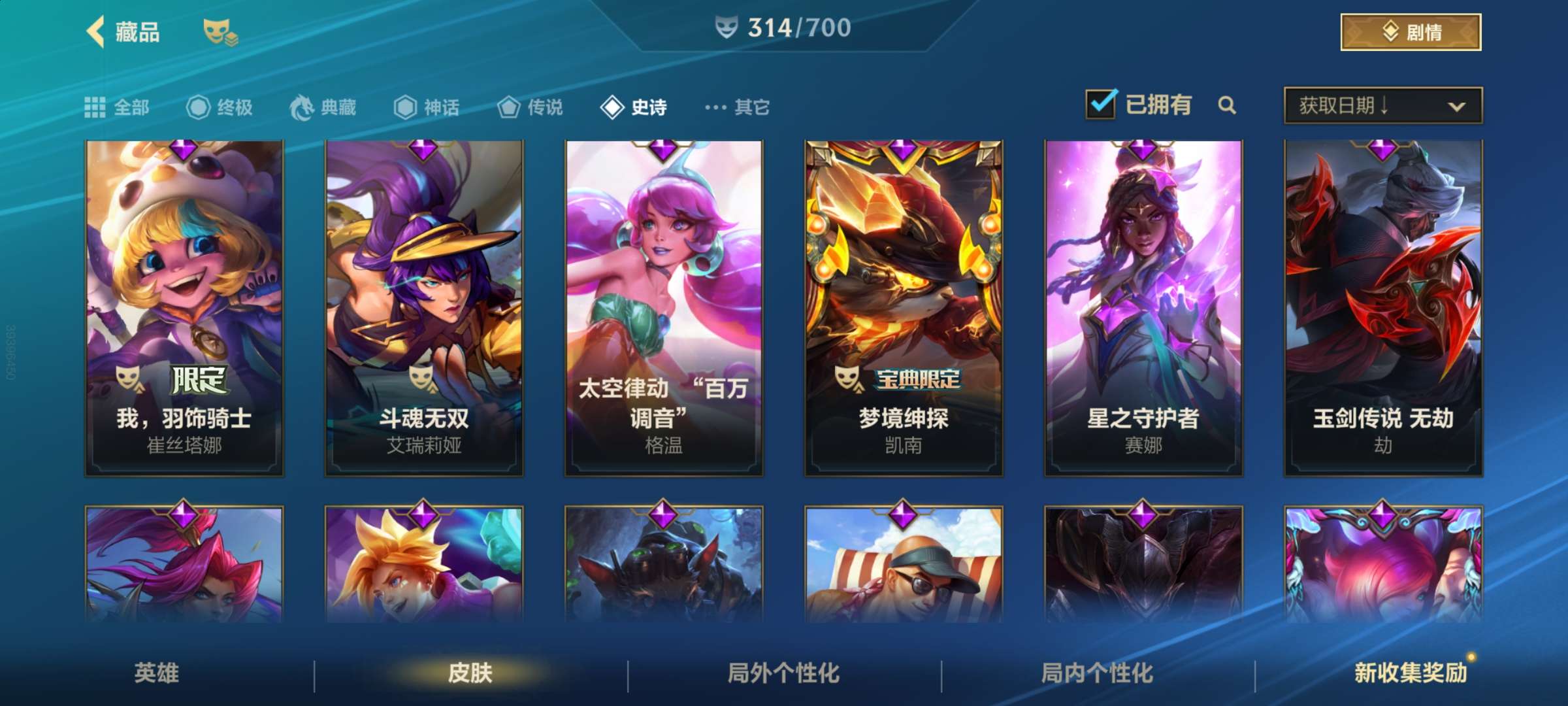Image resolution: width=1568 pixels, height=706 pixels.
Task: Go back from the 藏品 collection screen
Action: click(96, 32)
